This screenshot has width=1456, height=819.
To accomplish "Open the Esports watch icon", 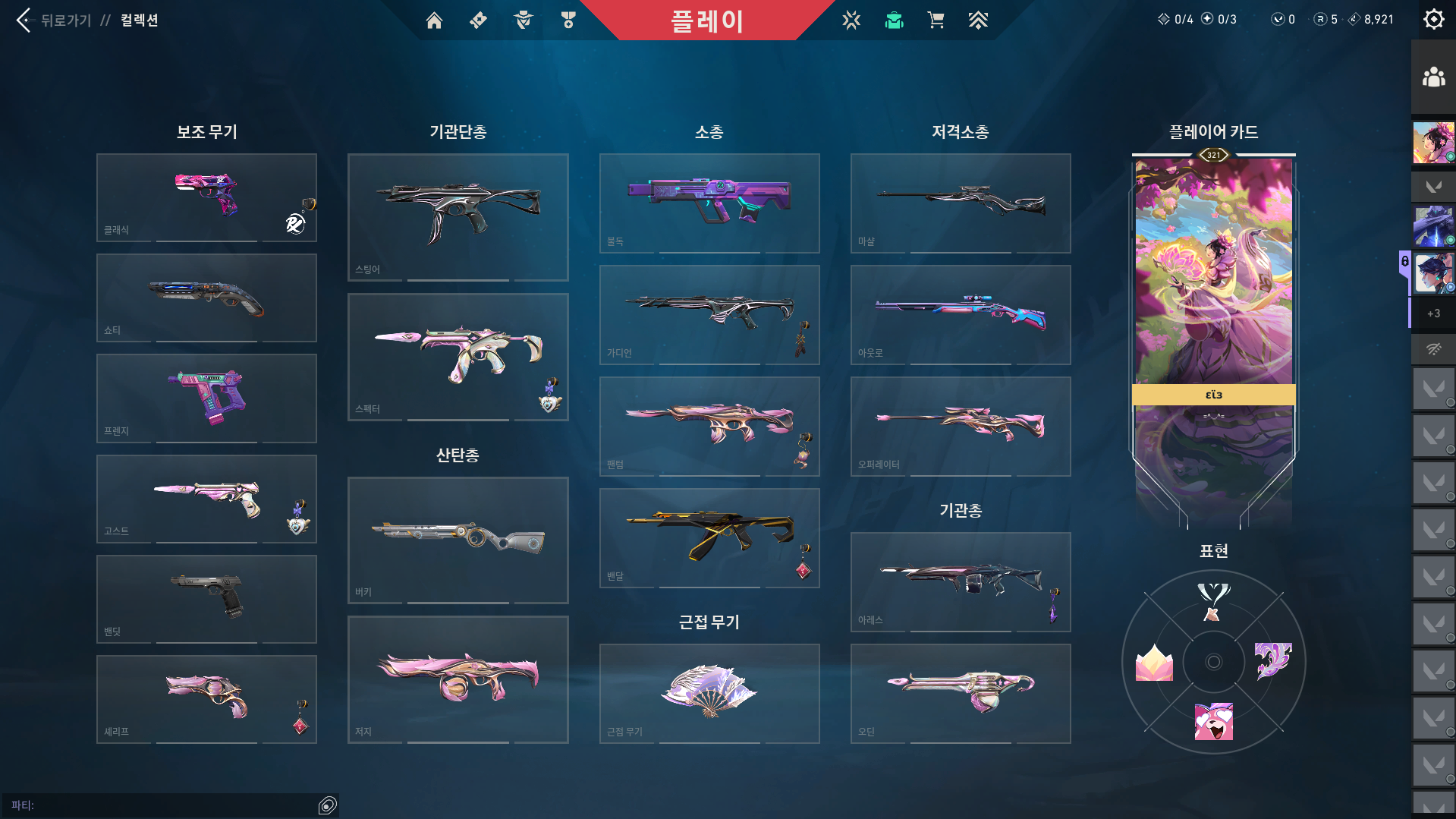I will [851, 20].
